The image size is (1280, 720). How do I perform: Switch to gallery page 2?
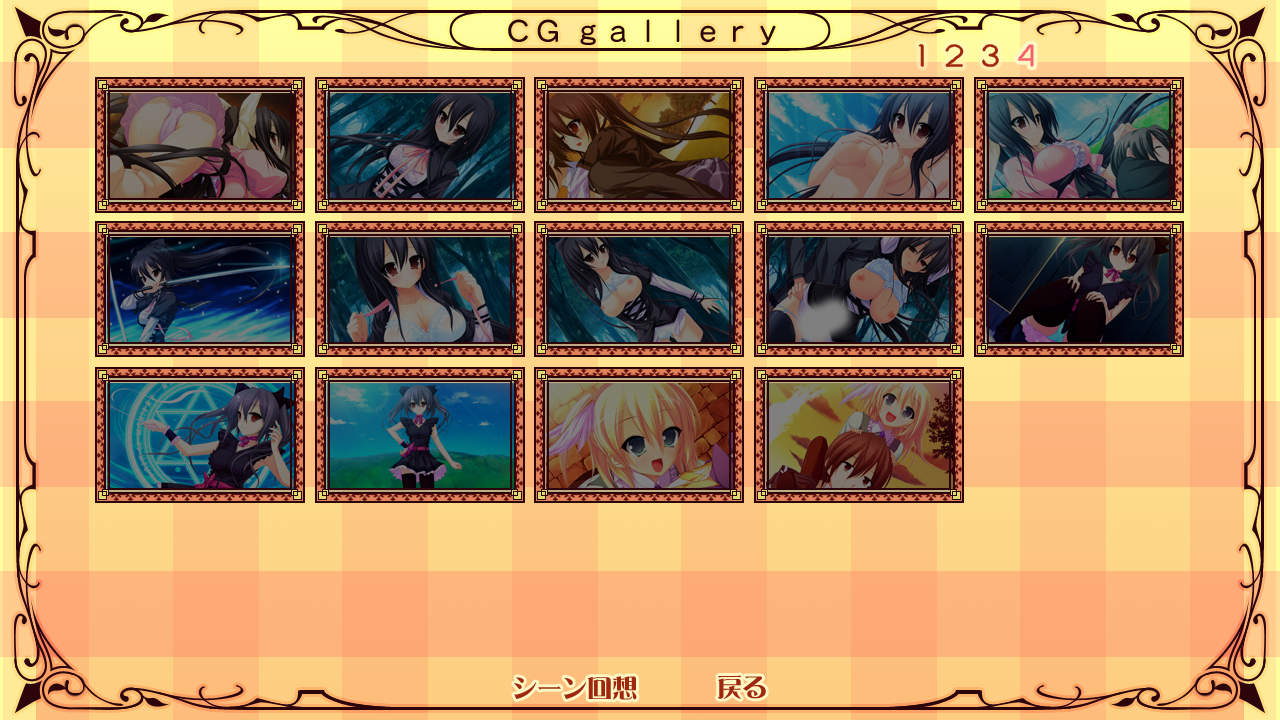(953, 56)
